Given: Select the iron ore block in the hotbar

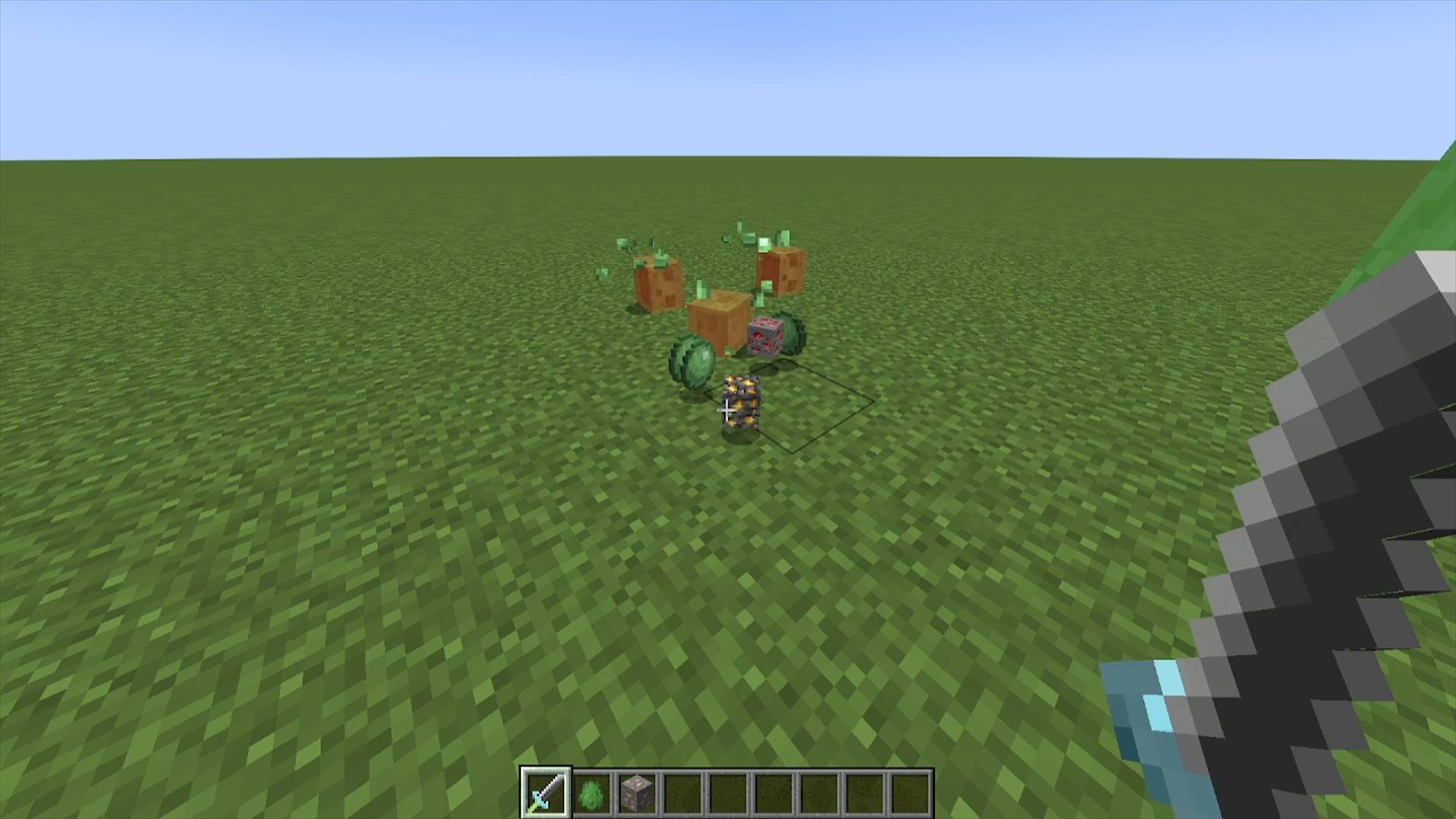Looking at the screenshot, I should [x=637, y=792].
